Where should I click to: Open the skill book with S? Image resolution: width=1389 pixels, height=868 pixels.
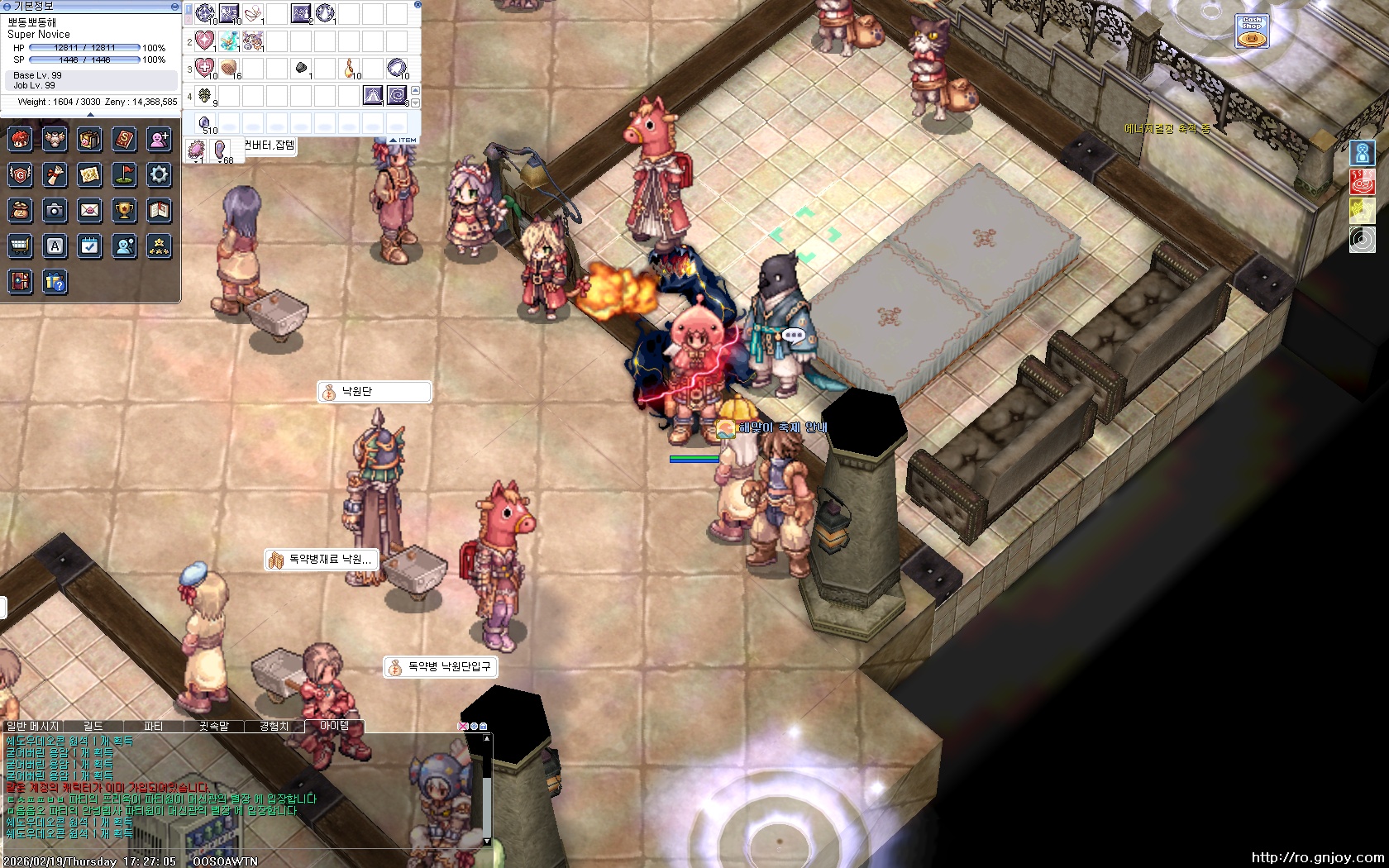pyautogui.click(x=124, y=139)
